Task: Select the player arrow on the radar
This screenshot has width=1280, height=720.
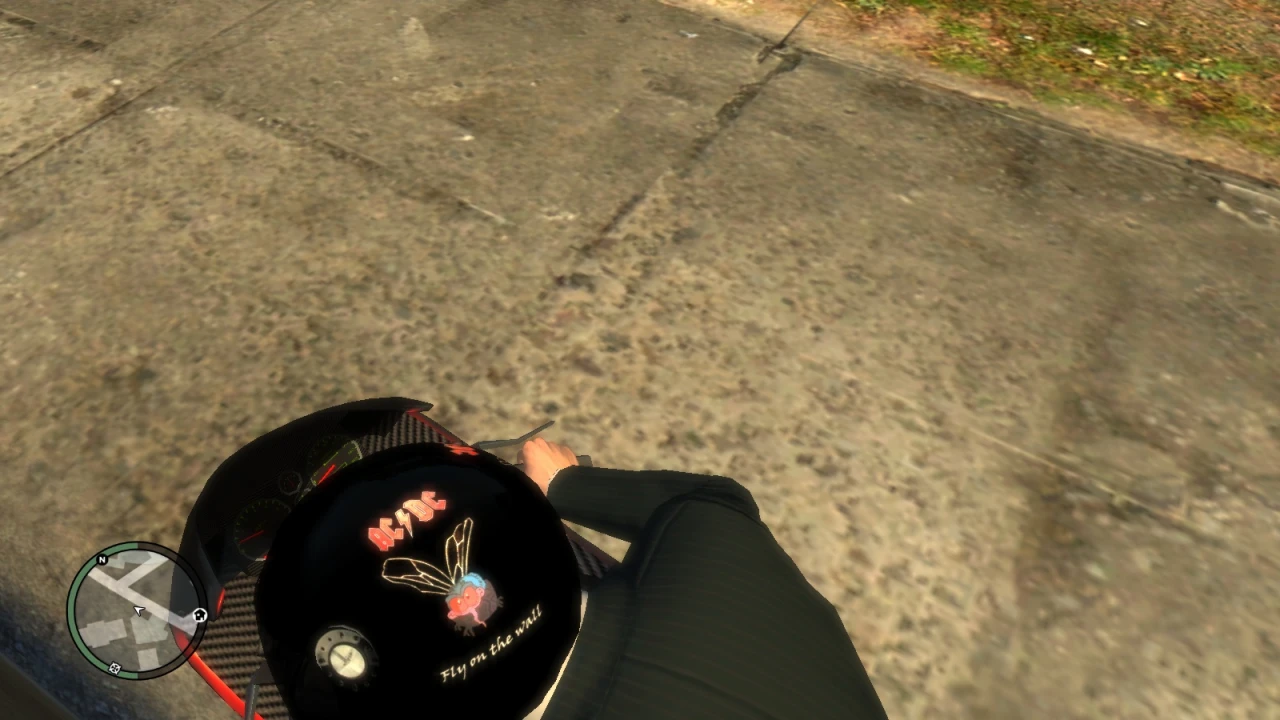Action: (138, 610)
